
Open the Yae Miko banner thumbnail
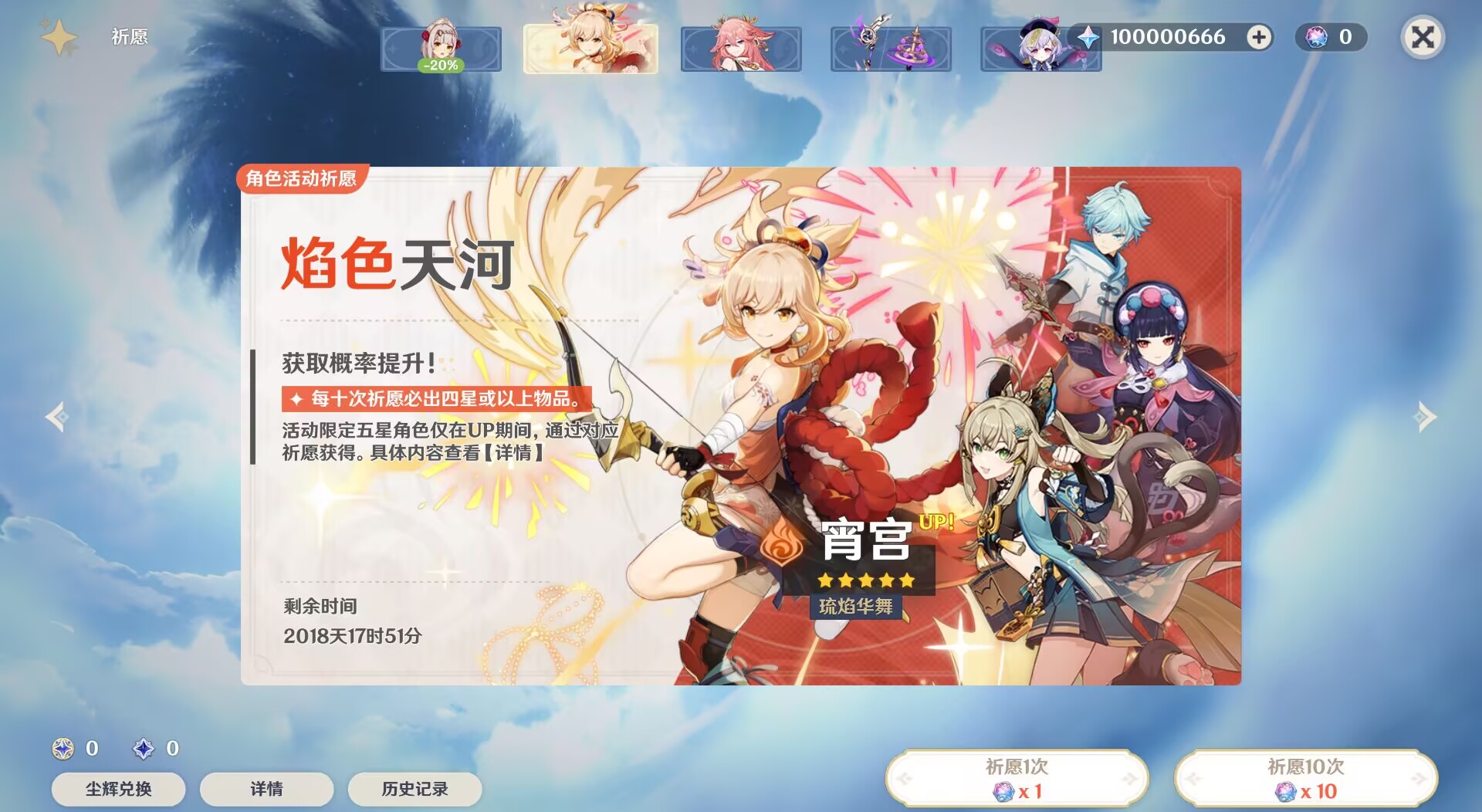tap(741, 48)
